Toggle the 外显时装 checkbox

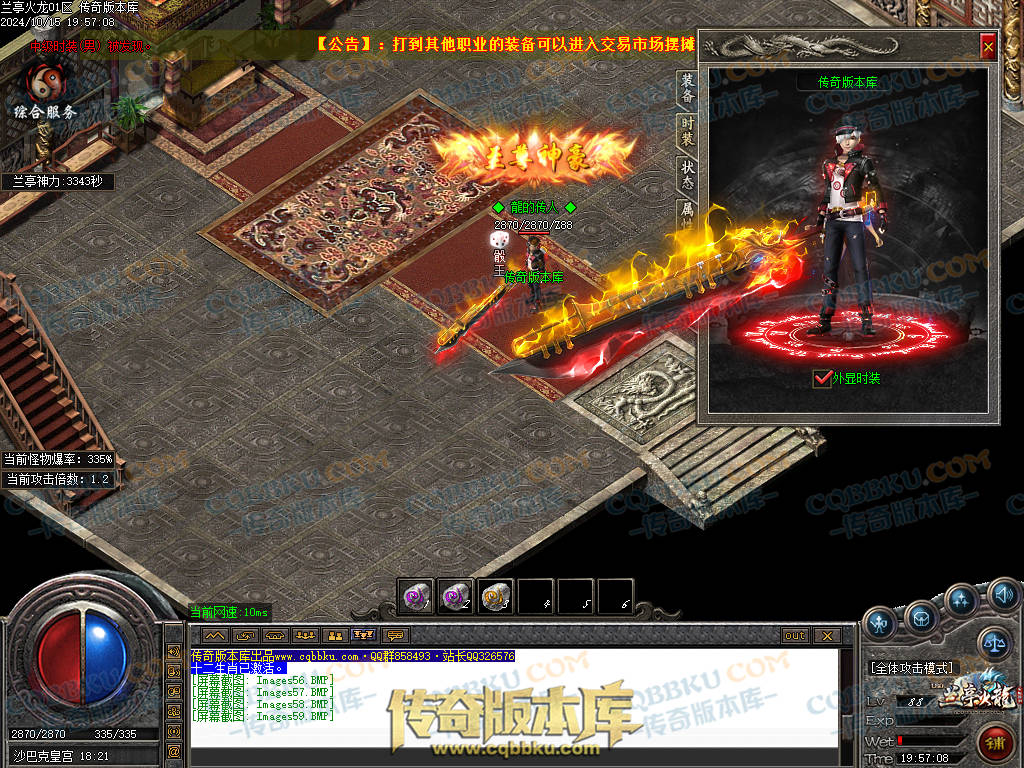(823, 379)
